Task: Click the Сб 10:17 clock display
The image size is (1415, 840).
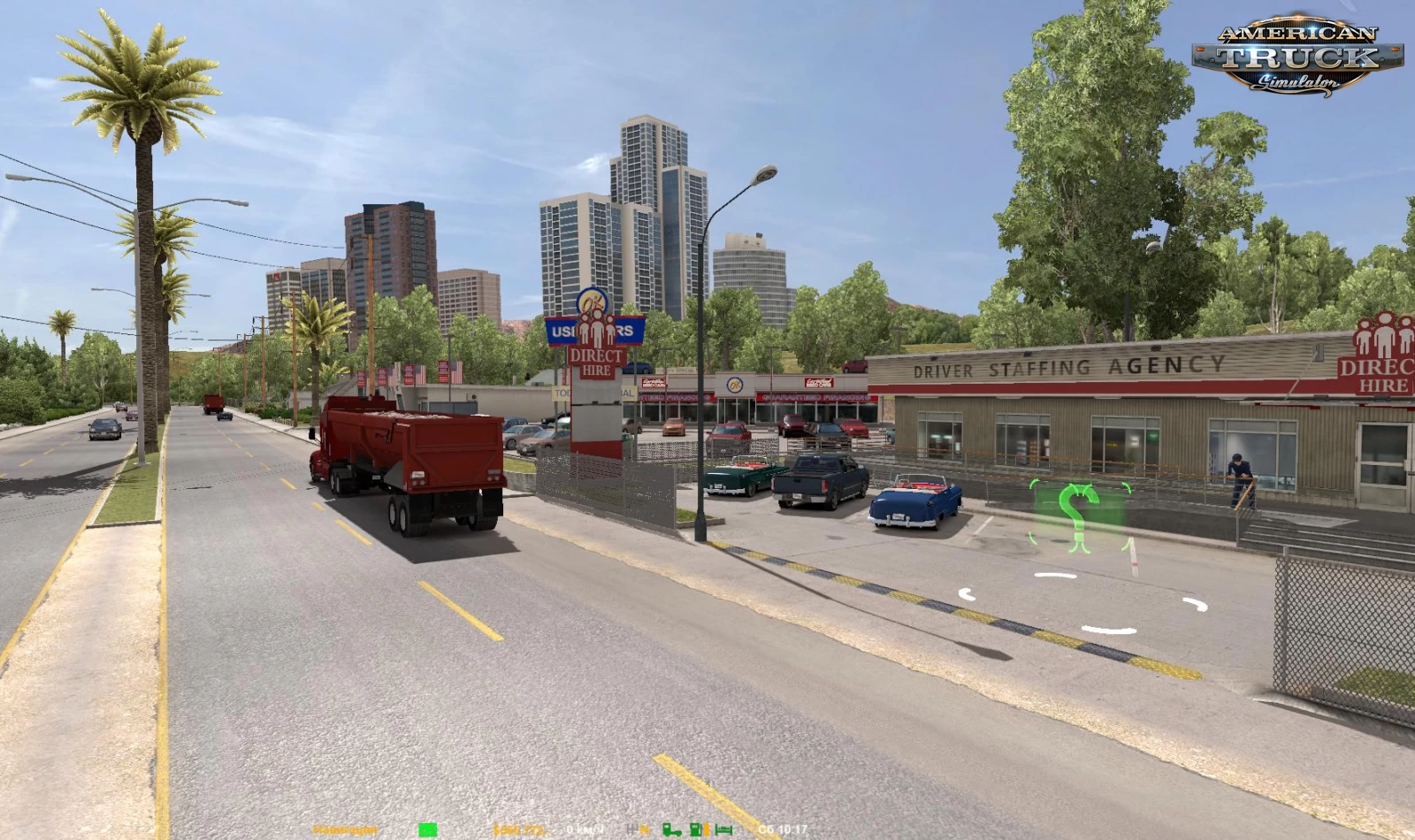Action: click(x=783, y=828)
